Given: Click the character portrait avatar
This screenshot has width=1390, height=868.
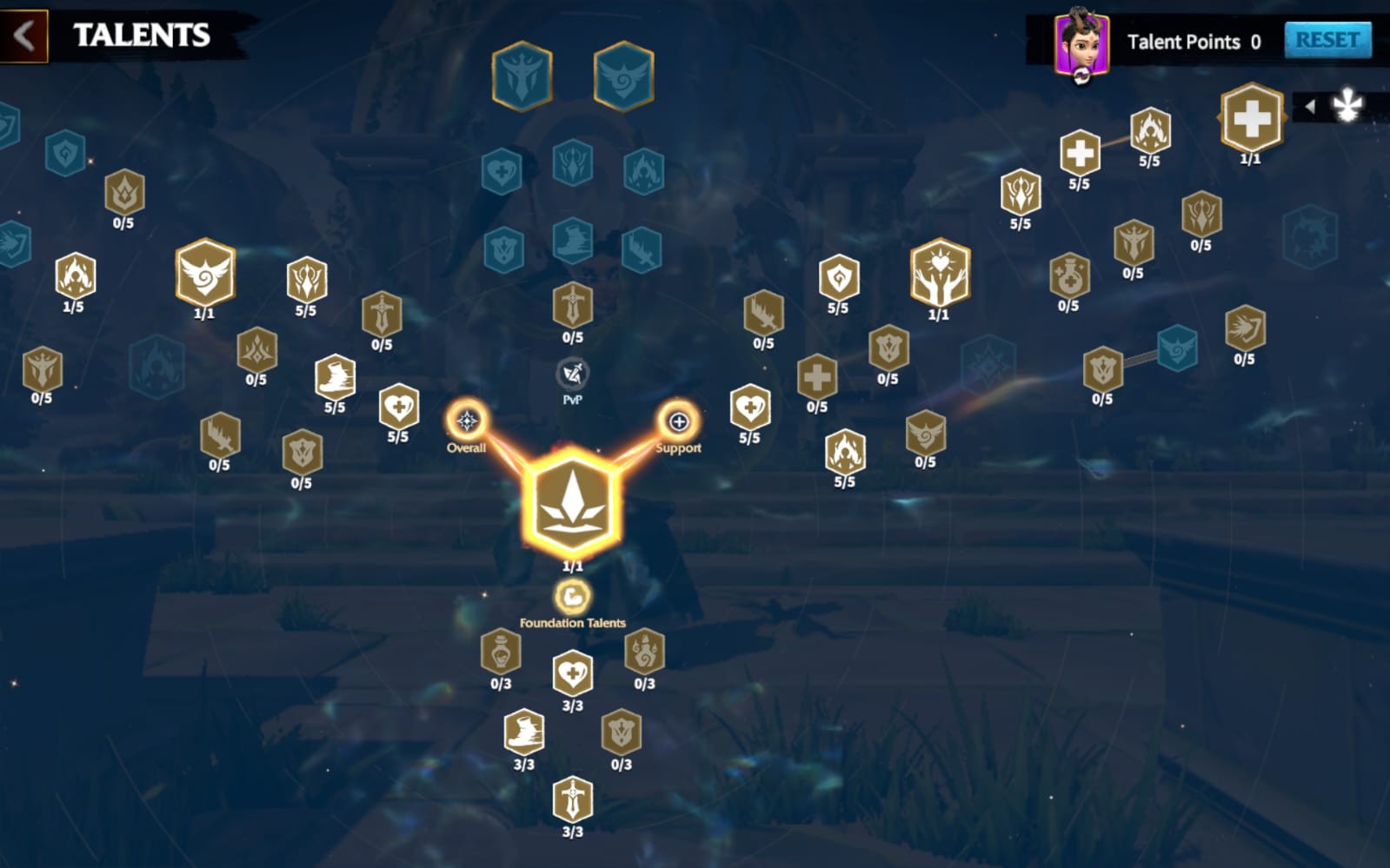Looking at the screenshot, I should pyautogui.click(x=1081, y=43).
